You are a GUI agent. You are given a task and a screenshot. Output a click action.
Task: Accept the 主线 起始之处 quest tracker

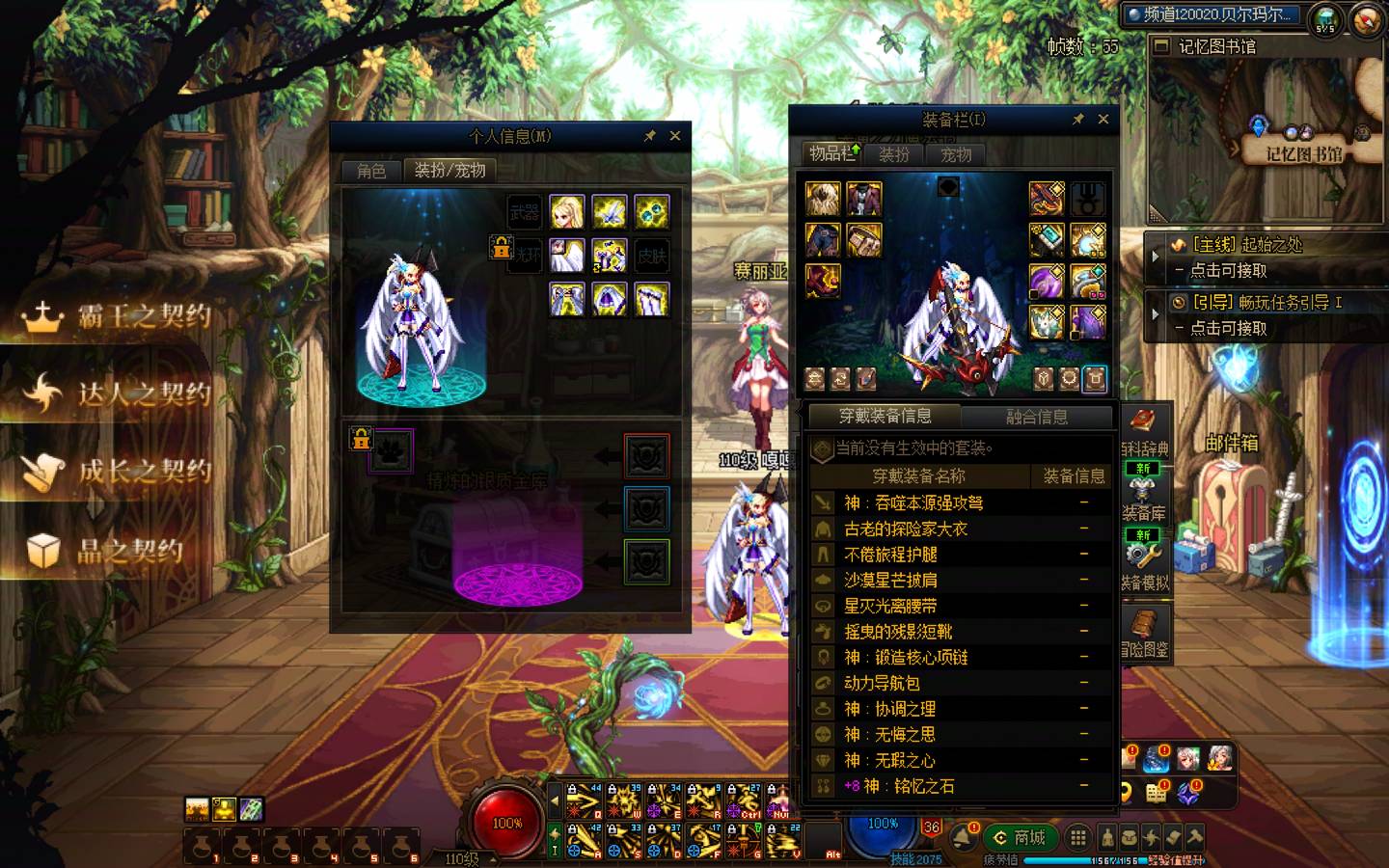click(1244, 246)
